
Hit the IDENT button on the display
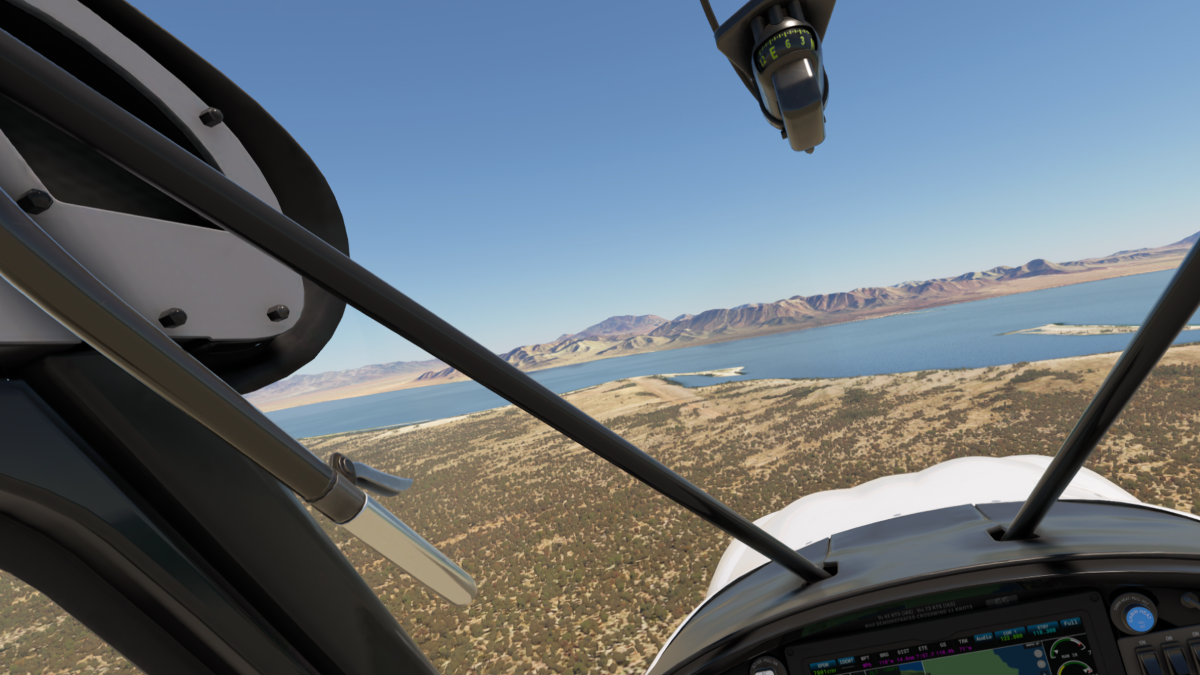[x=846, y=662]
